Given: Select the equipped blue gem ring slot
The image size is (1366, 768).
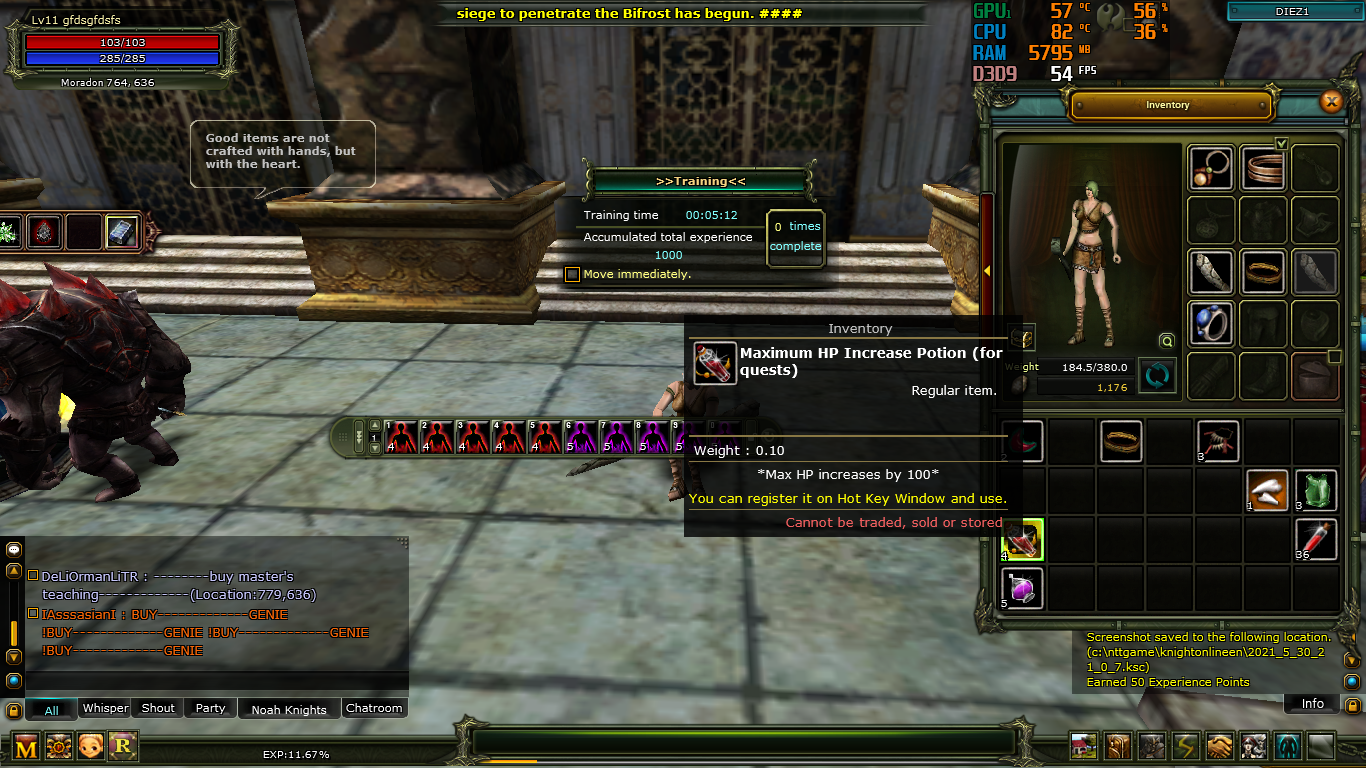Looking at the screenshot, I should coord(1211,324).
